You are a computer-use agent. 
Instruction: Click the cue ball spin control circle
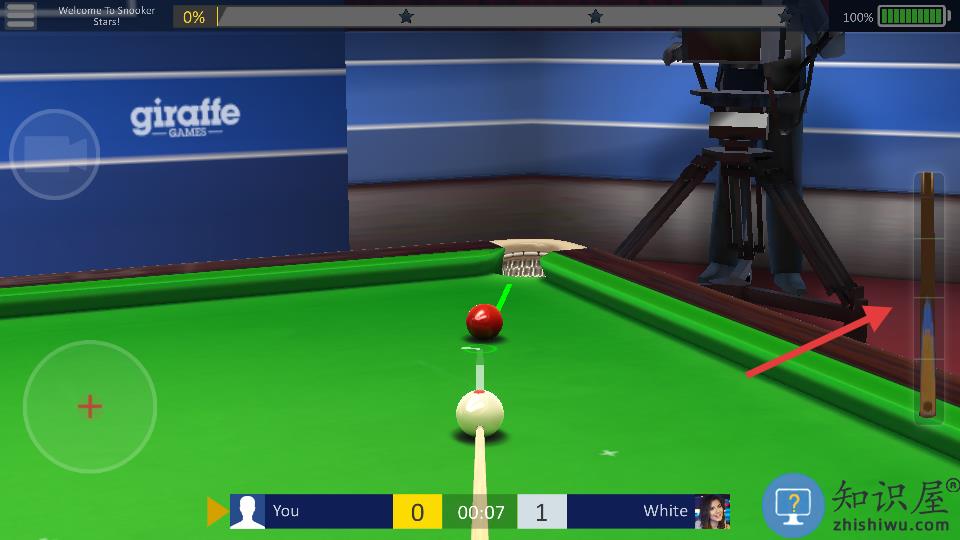click(x=90, y=406)
